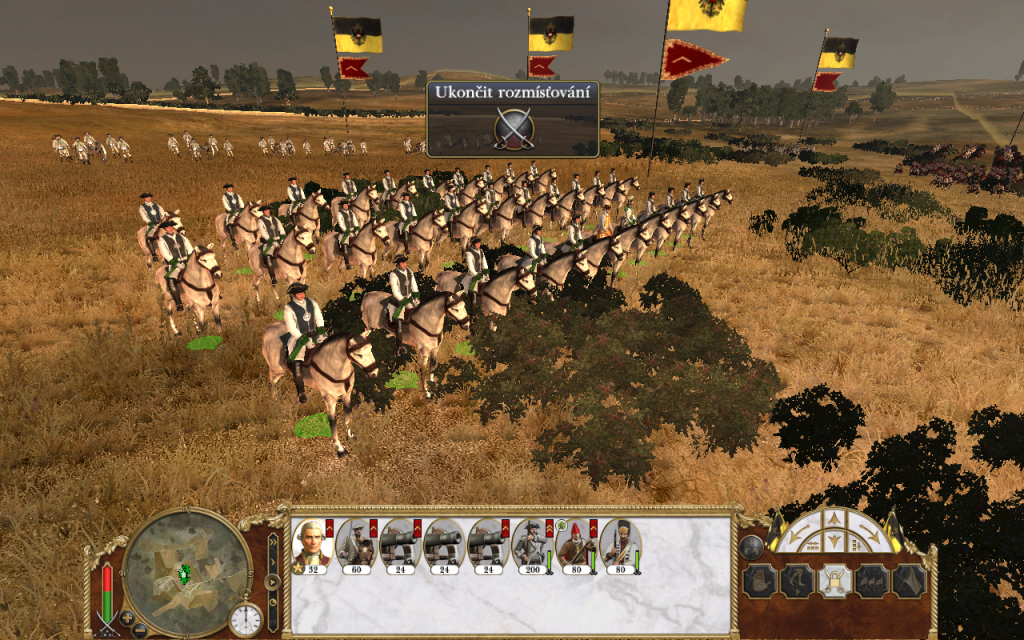This screenshot has width=1024, height=640.
Task: Zoom in the minimap with plus button
Action: 127,616
